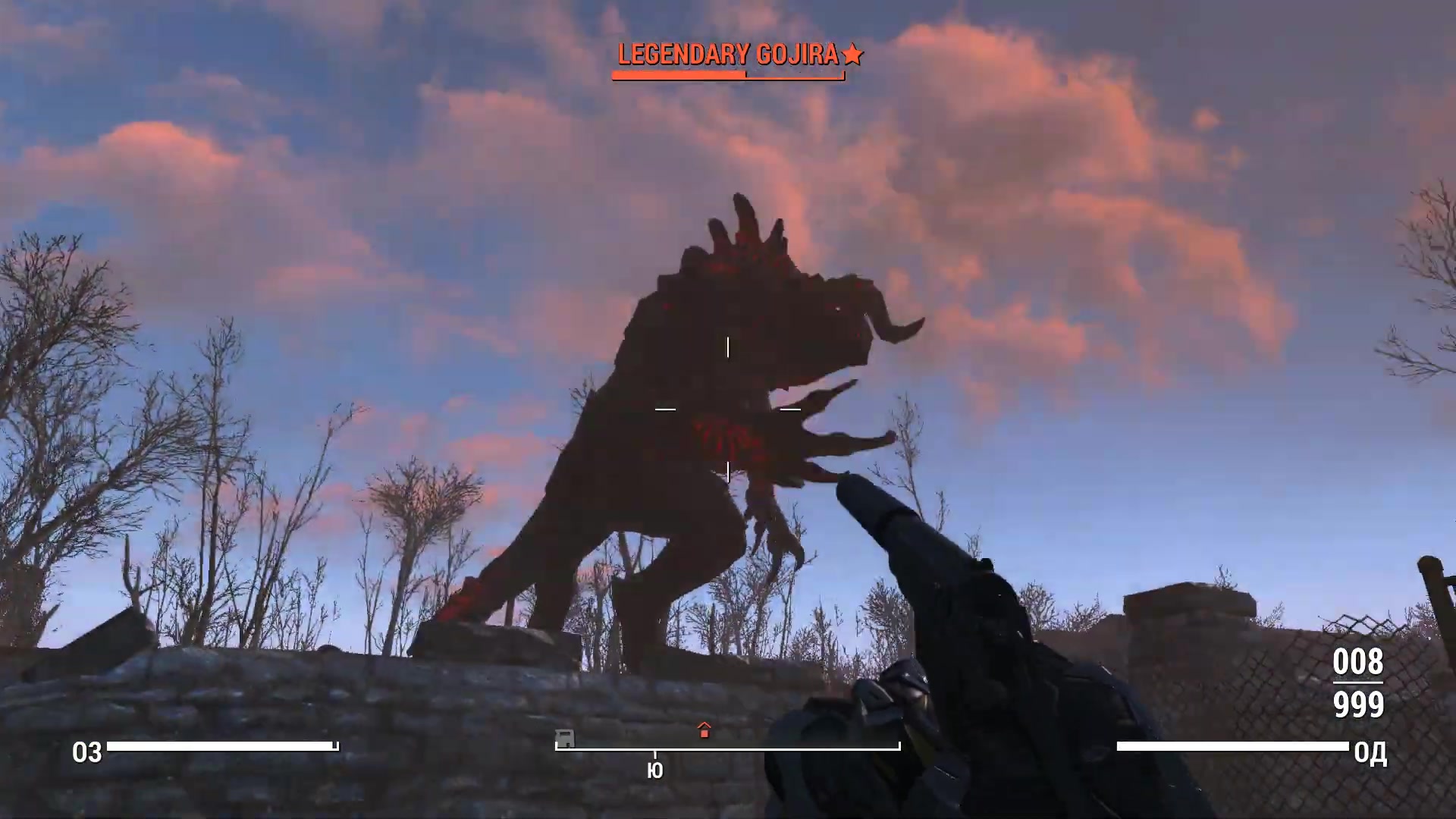Click the red enemy health progress bar
This screenshot has width=1456, height=819.
[679, 75]
